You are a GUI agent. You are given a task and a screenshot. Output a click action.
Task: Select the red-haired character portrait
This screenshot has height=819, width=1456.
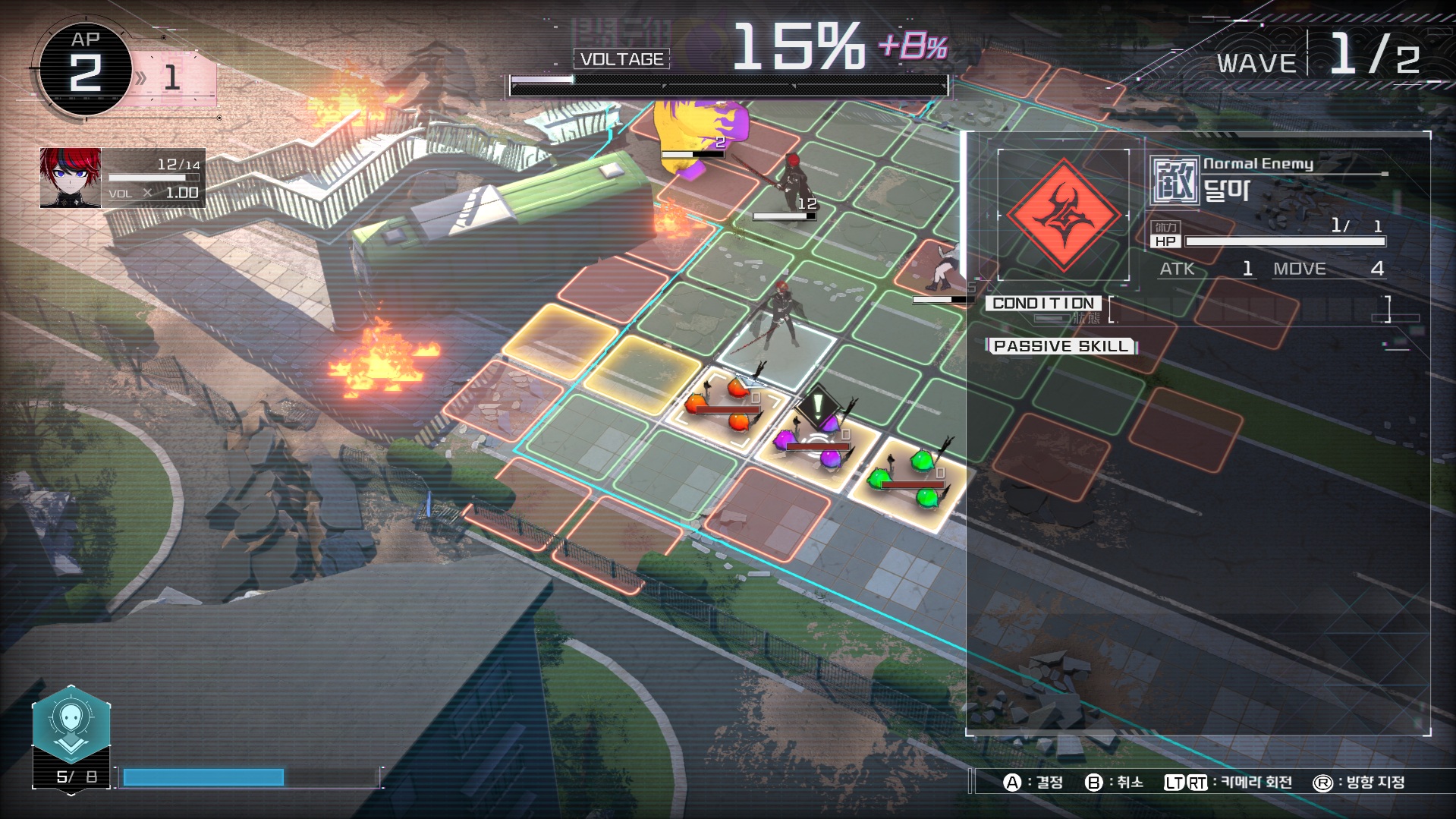pos(71,178)
